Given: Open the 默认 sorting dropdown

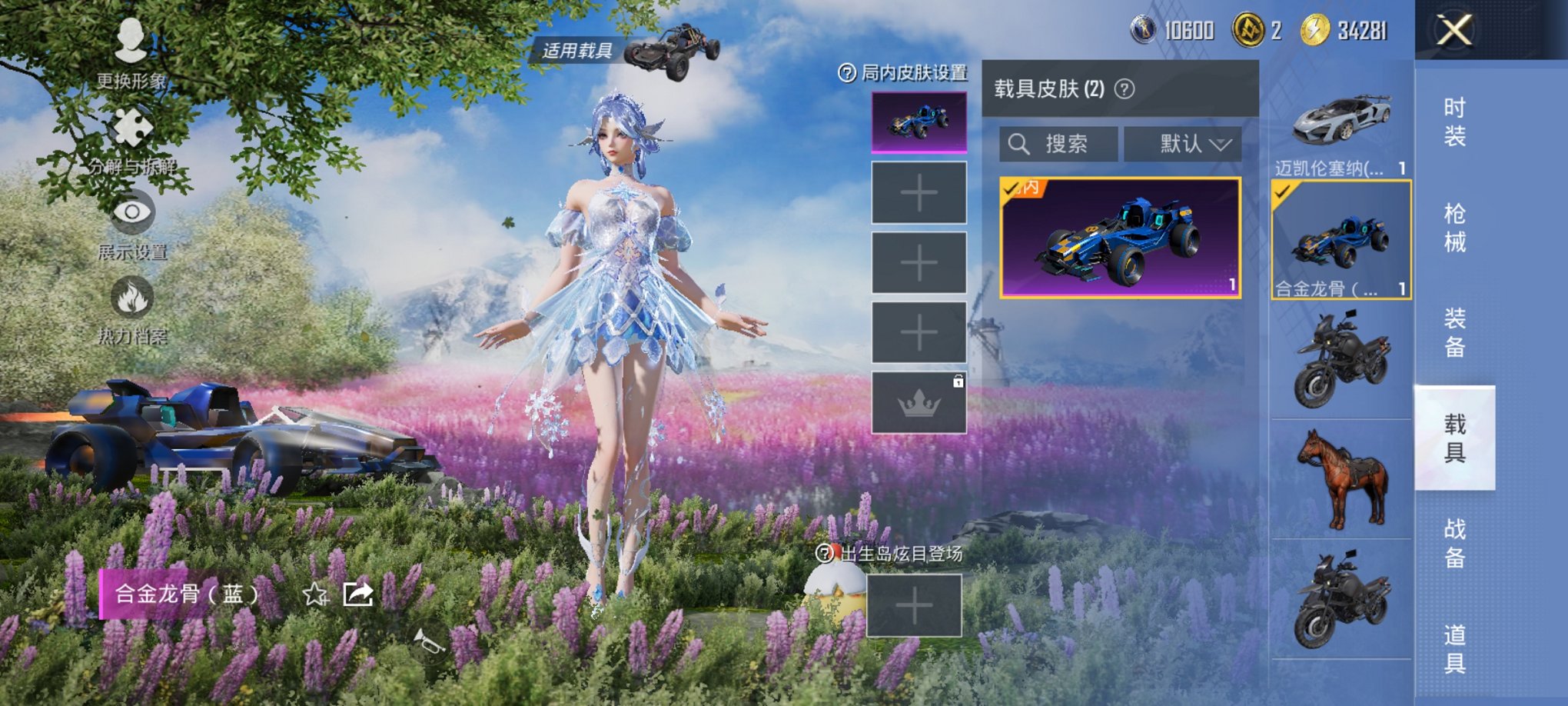Looking at the screenshot, I should [x=1181, y=143].
